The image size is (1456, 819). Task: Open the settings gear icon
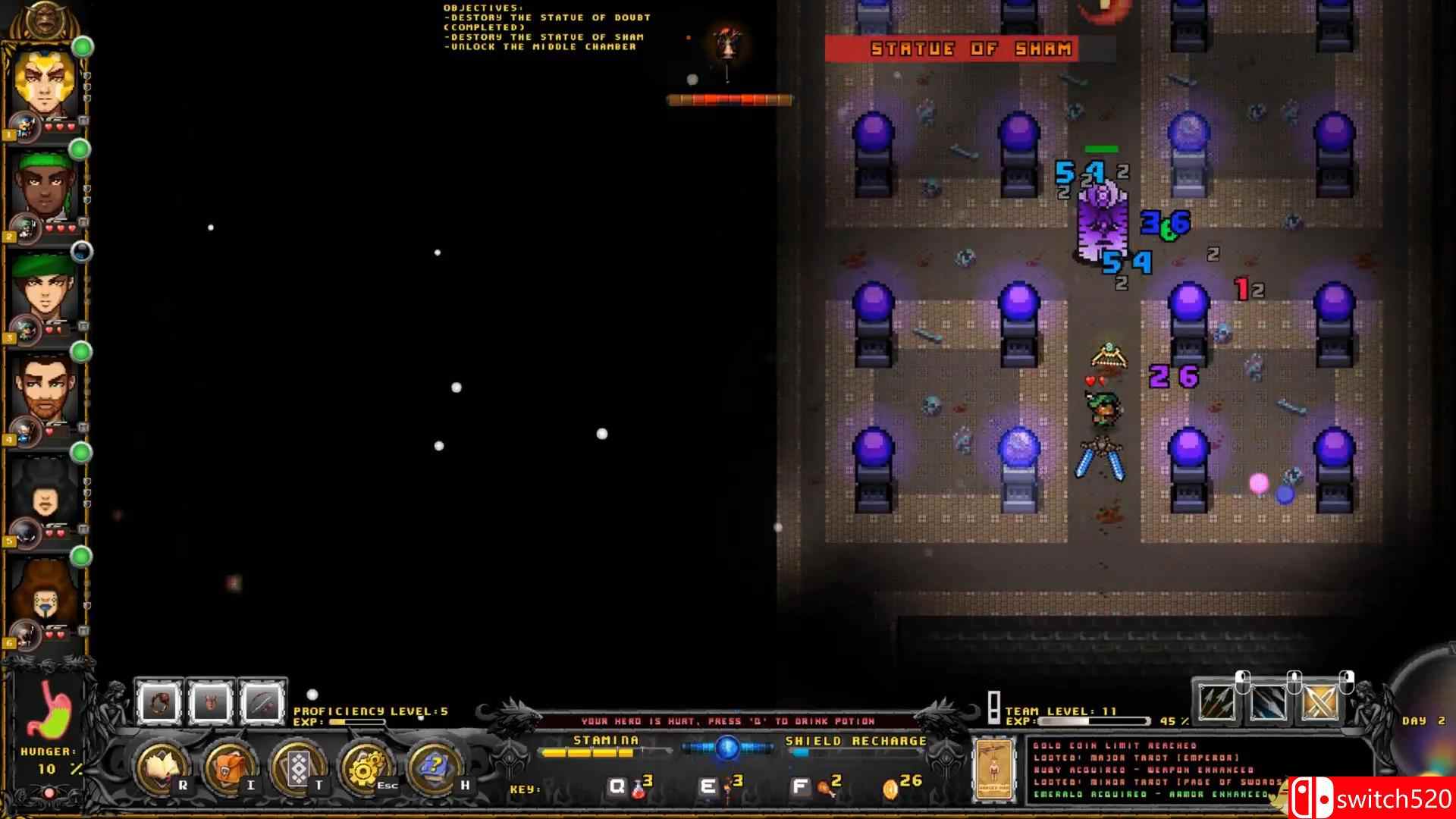tap(365, 768)
